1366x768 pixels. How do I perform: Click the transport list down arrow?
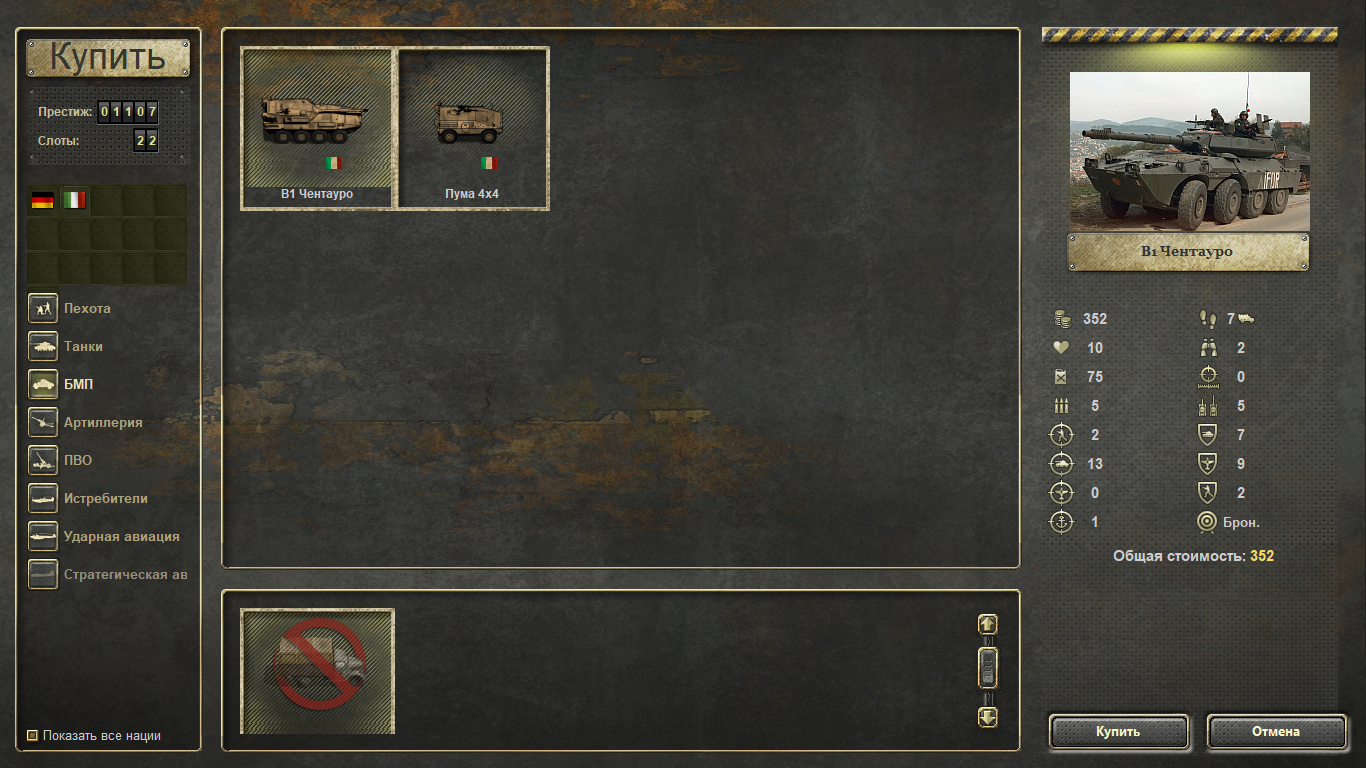(x=988, y=717)
